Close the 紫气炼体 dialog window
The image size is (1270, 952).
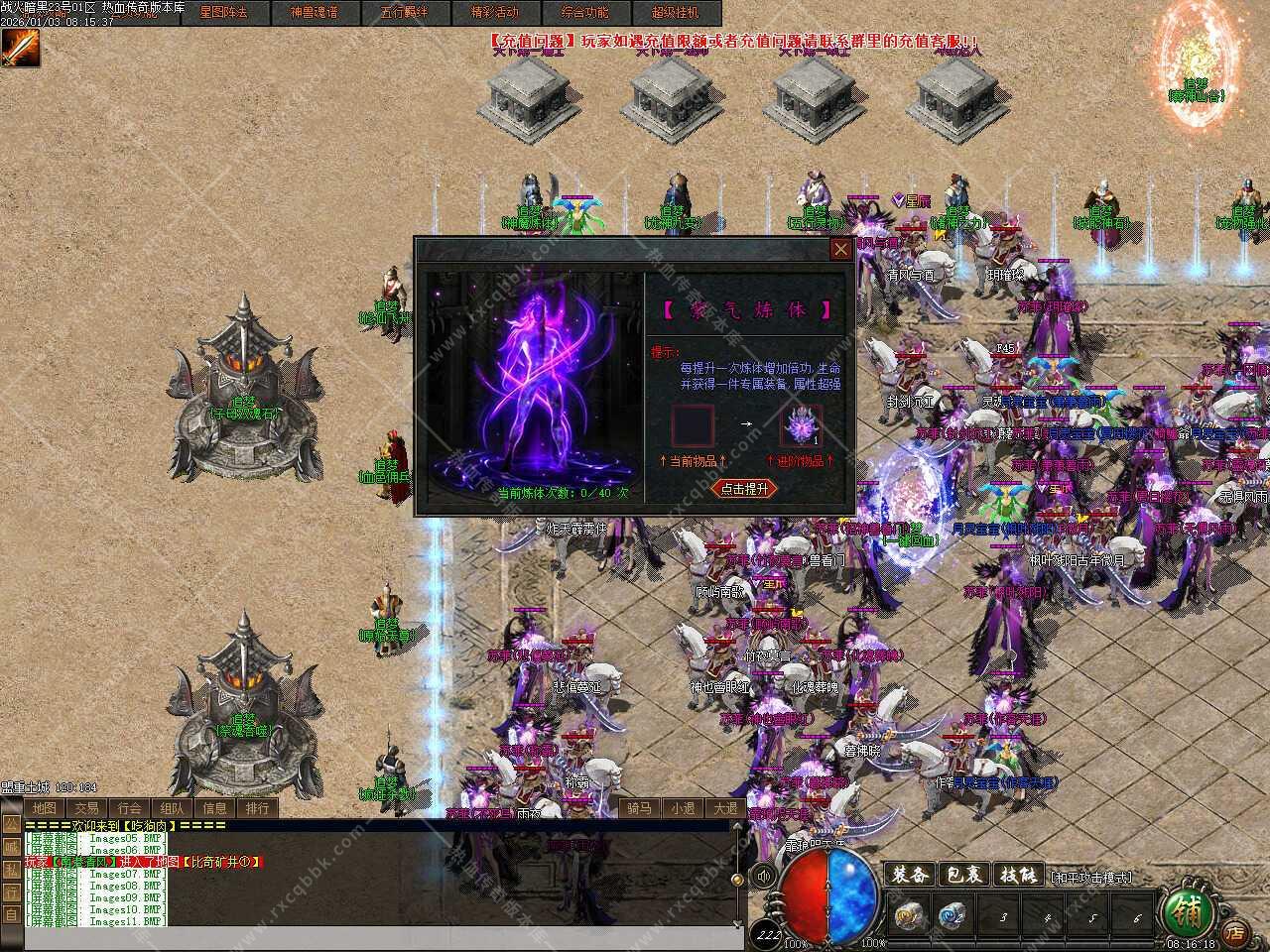click(x=840, y=249)
